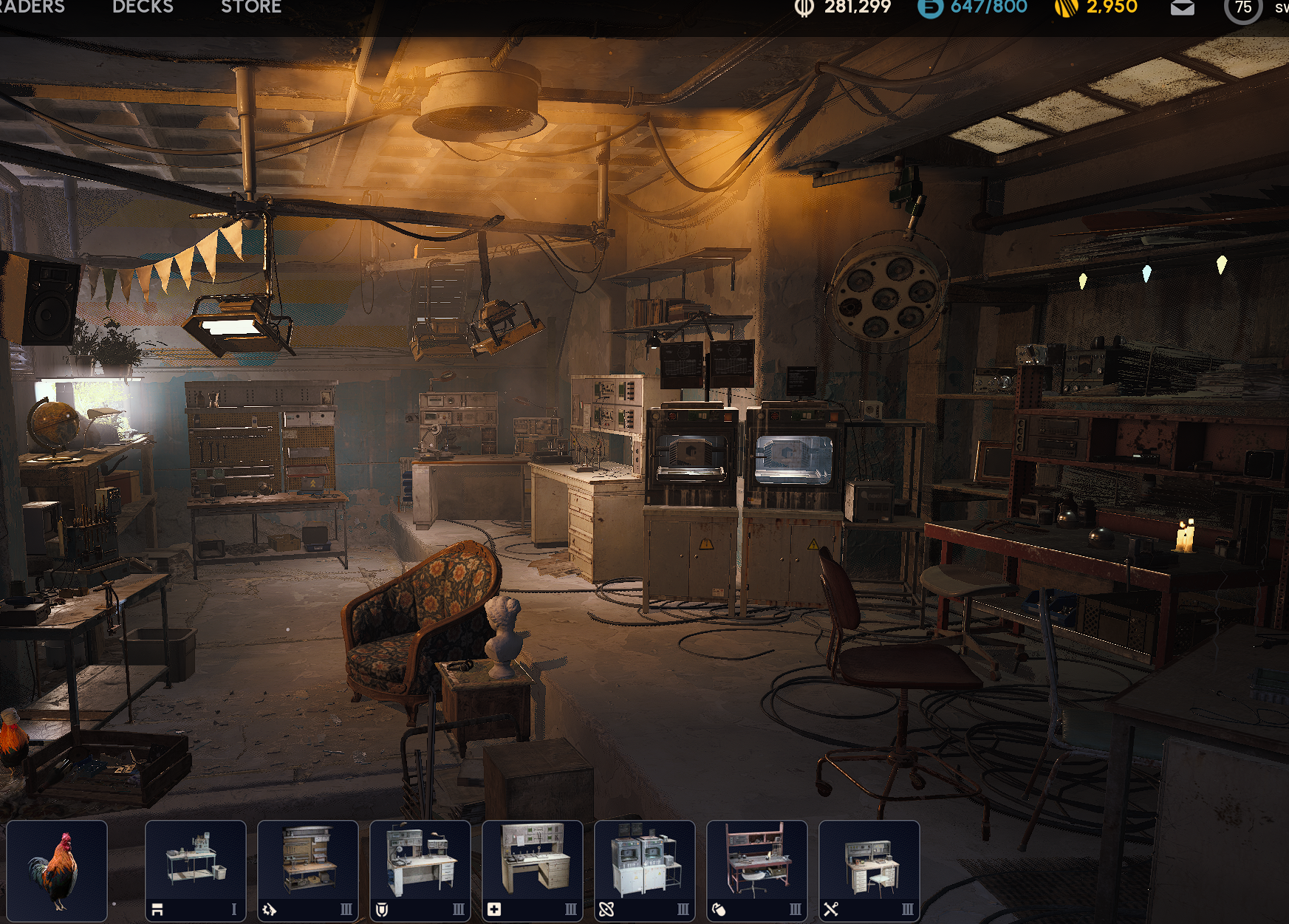Open the Traders menu
The width and height of the screenshot is (1289, 924).
(31, 7)
